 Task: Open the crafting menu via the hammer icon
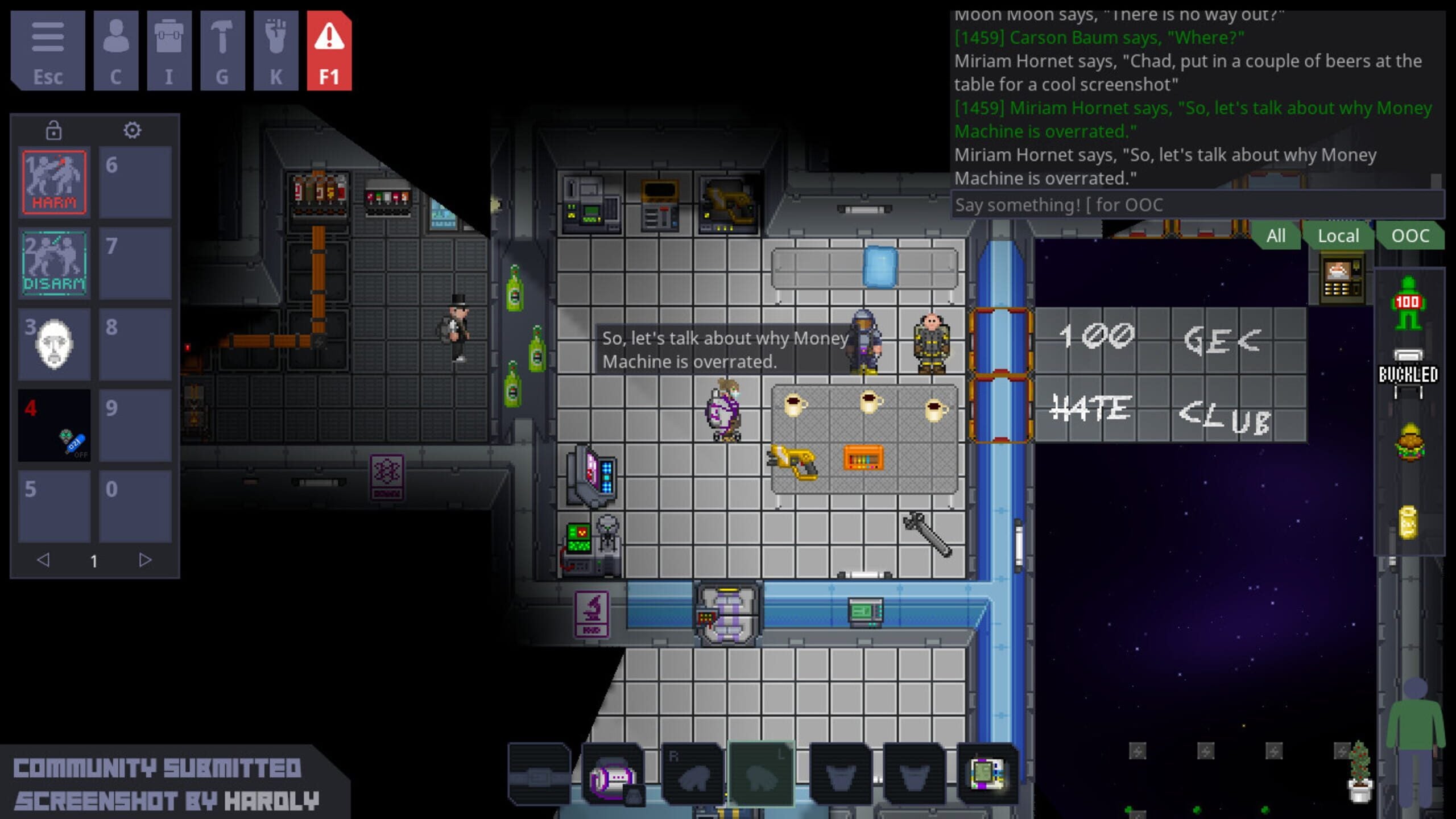221,51
